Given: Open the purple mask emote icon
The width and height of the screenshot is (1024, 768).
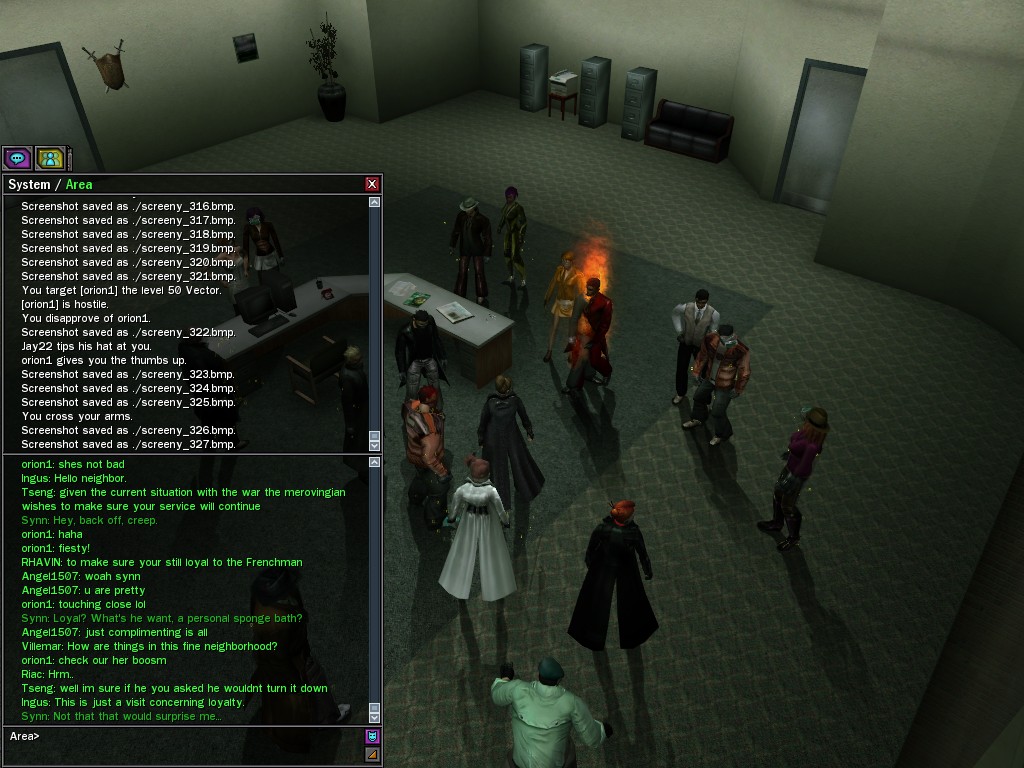Looking at the screenshot, I should (373, 737).
